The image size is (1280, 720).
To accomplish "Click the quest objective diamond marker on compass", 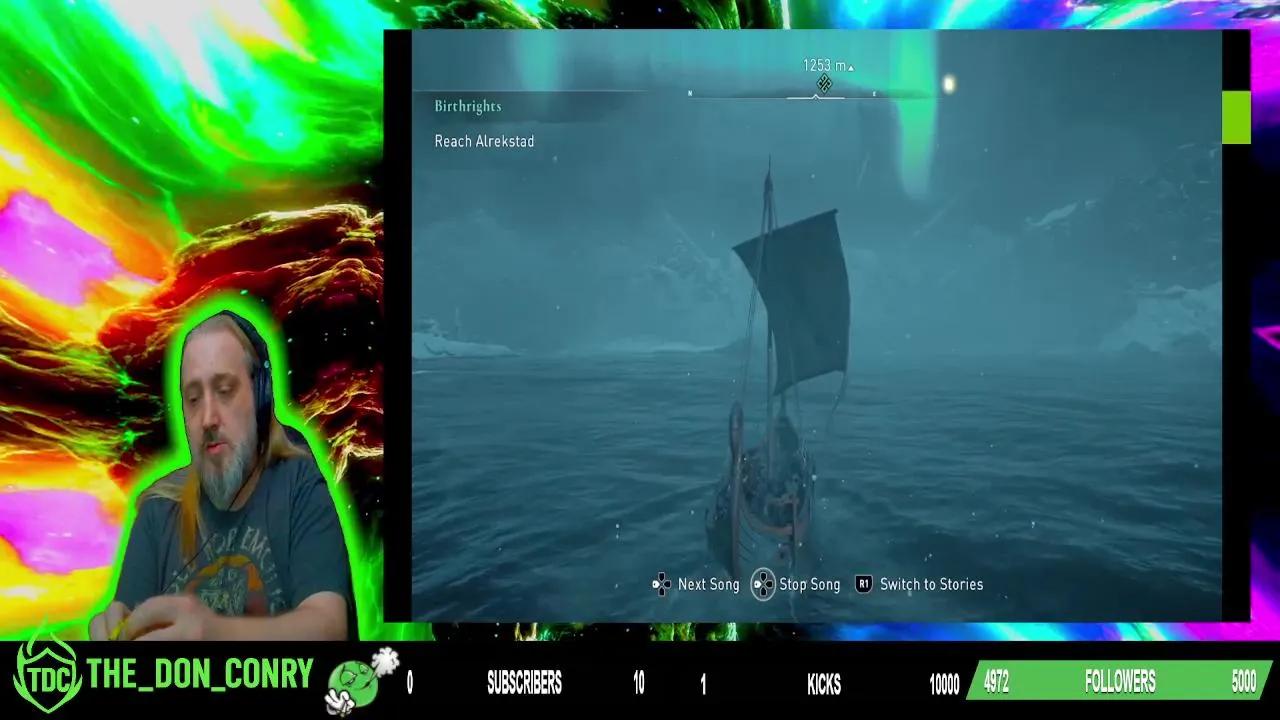I will (824, 84).
